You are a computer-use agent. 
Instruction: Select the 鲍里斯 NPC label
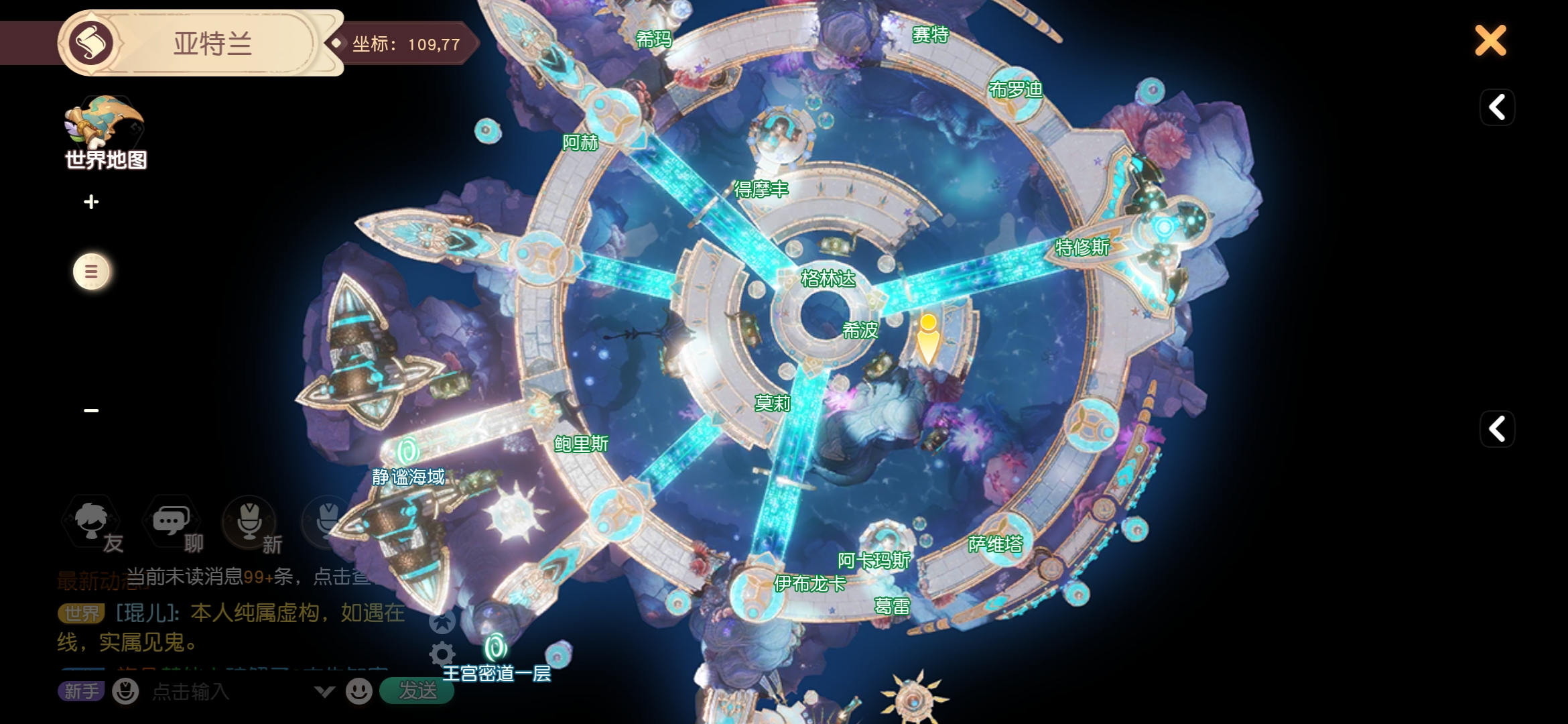[581, 444]
